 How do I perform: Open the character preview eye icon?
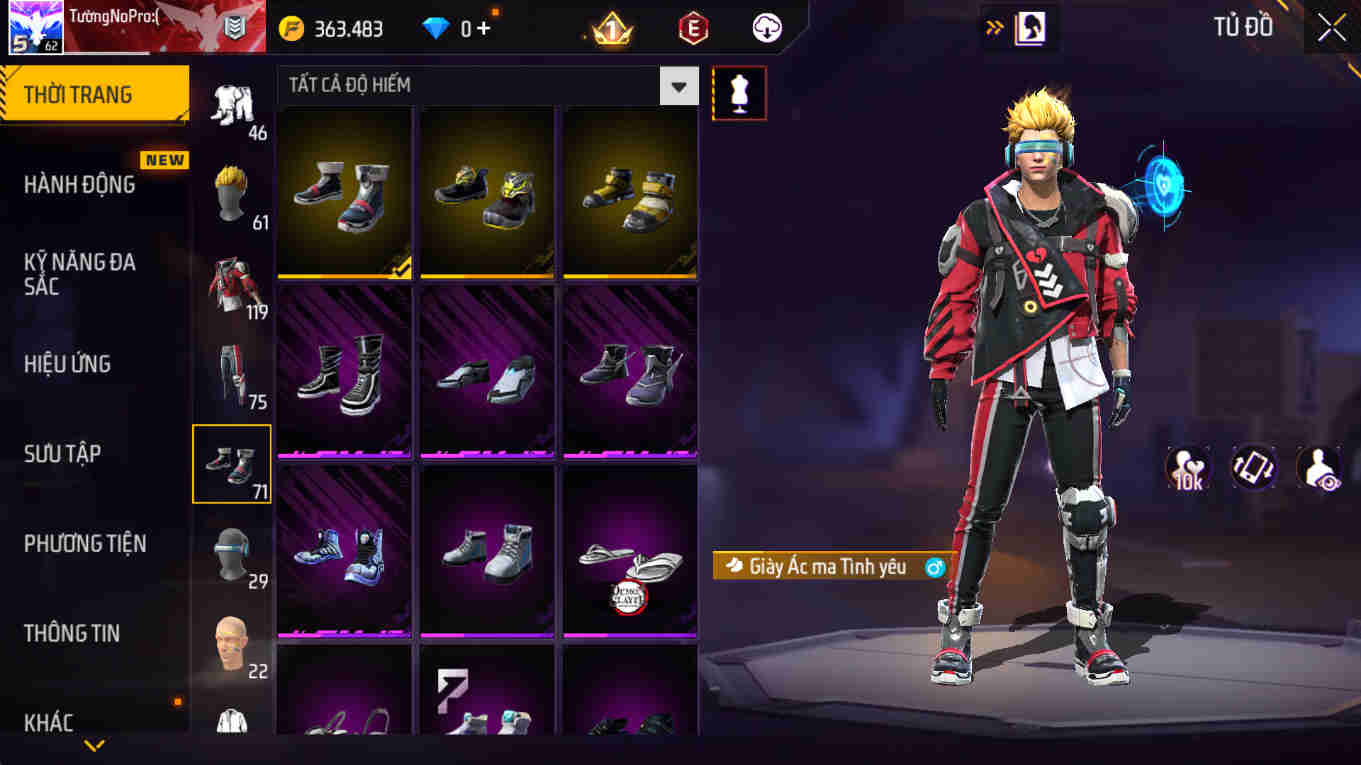(x=1320, y=467)
